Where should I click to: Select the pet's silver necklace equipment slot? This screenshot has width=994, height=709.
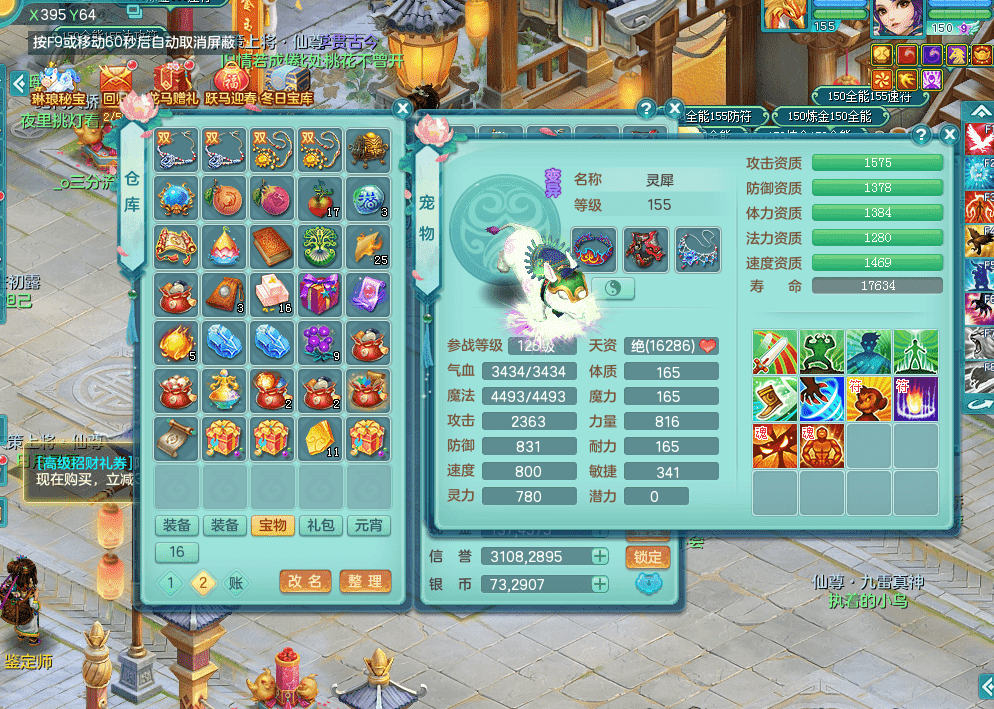pos(697,249)
